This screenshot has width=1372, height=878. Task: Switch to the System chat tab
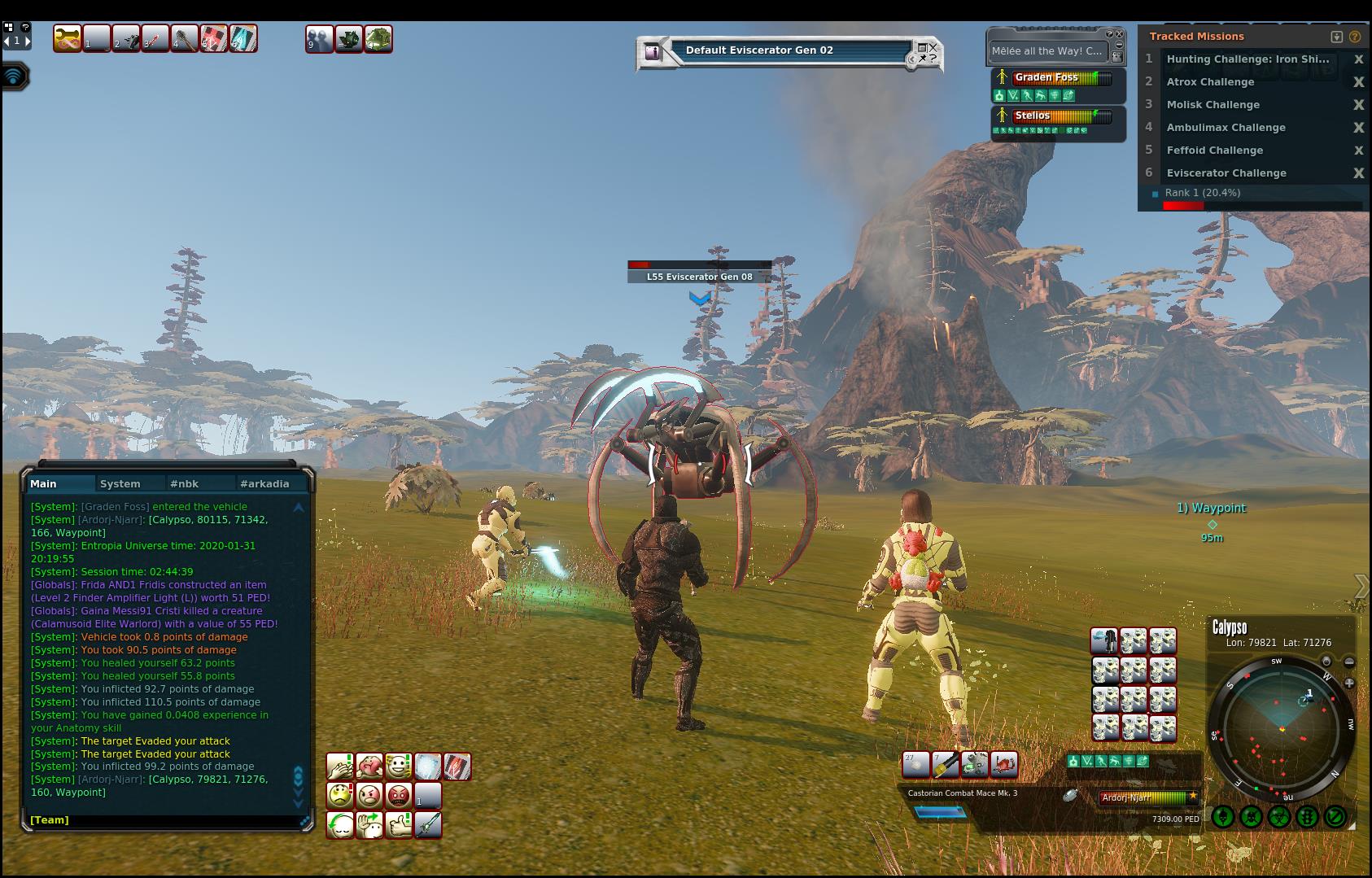coord(120,483)
